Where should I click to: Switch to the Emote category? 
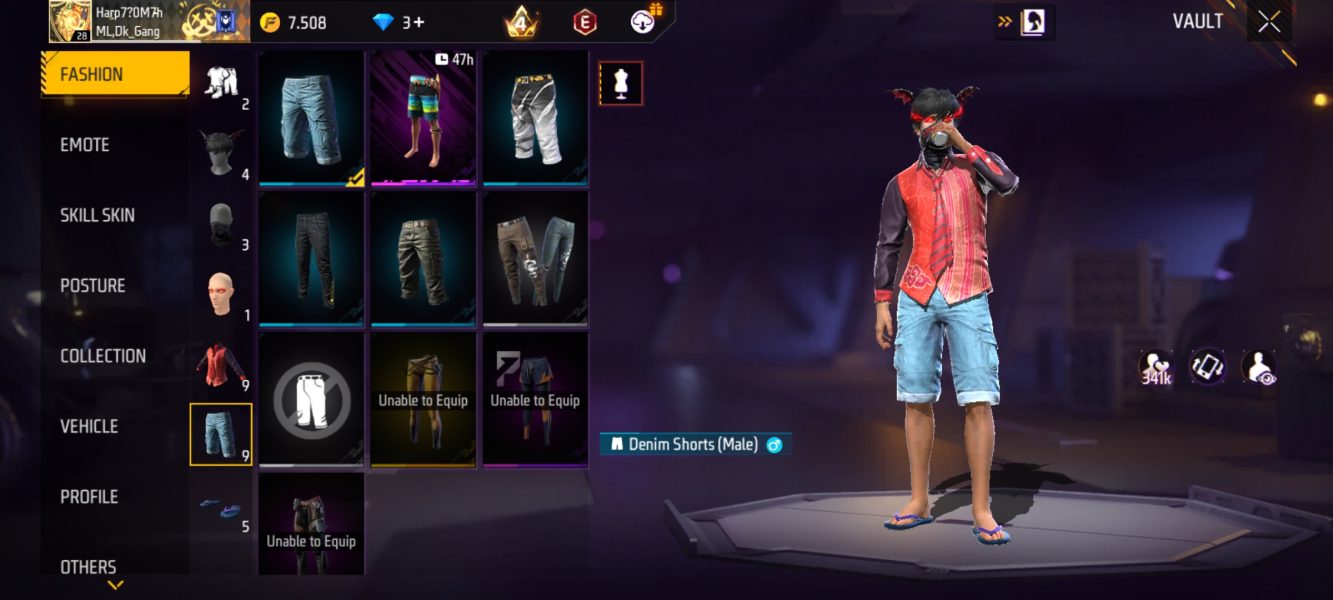pyautogui.click(x=85, y=145)
